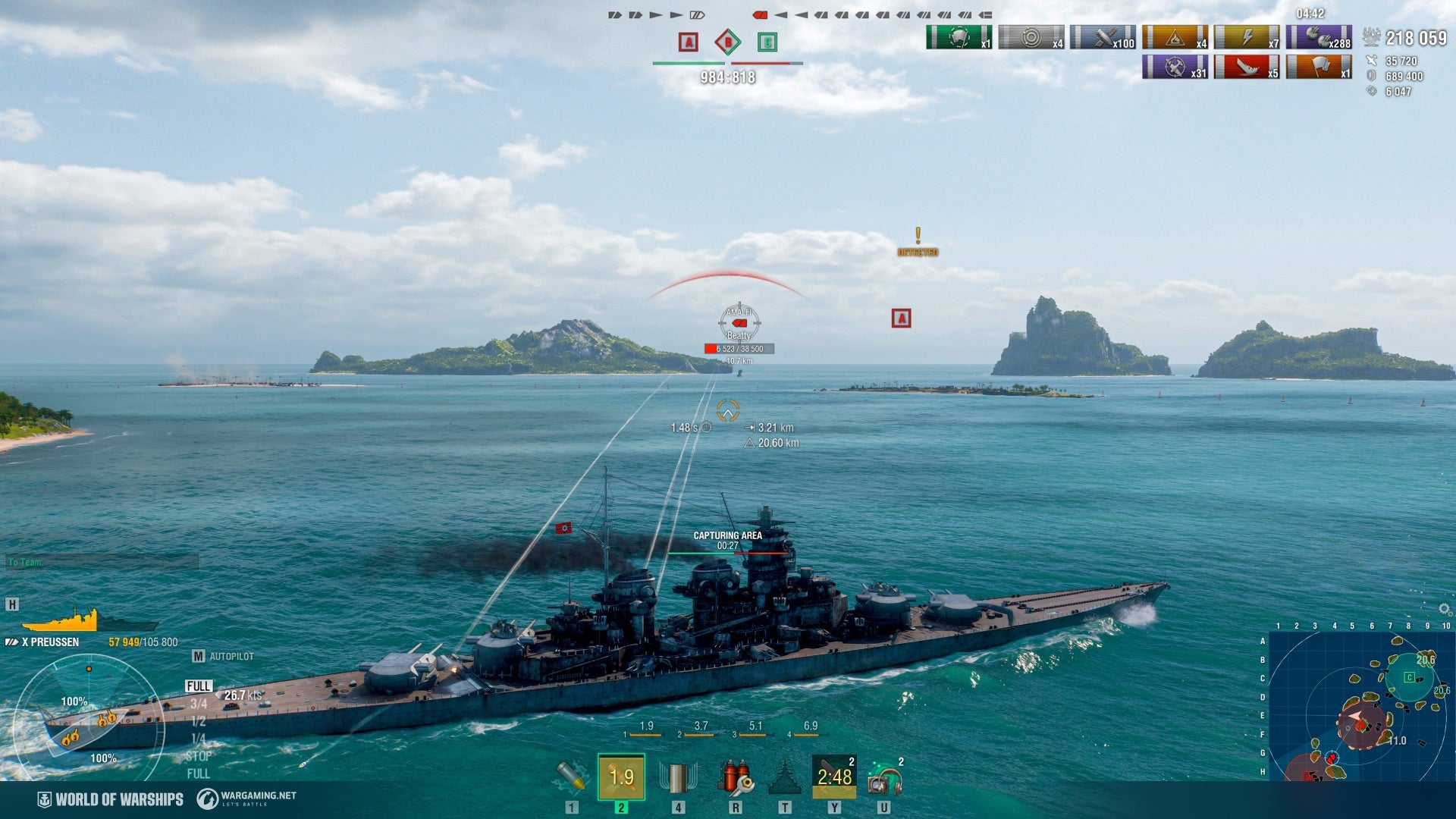1456x819 pixels.
Task: Open the minimap settings gear
Action: 1444,609
